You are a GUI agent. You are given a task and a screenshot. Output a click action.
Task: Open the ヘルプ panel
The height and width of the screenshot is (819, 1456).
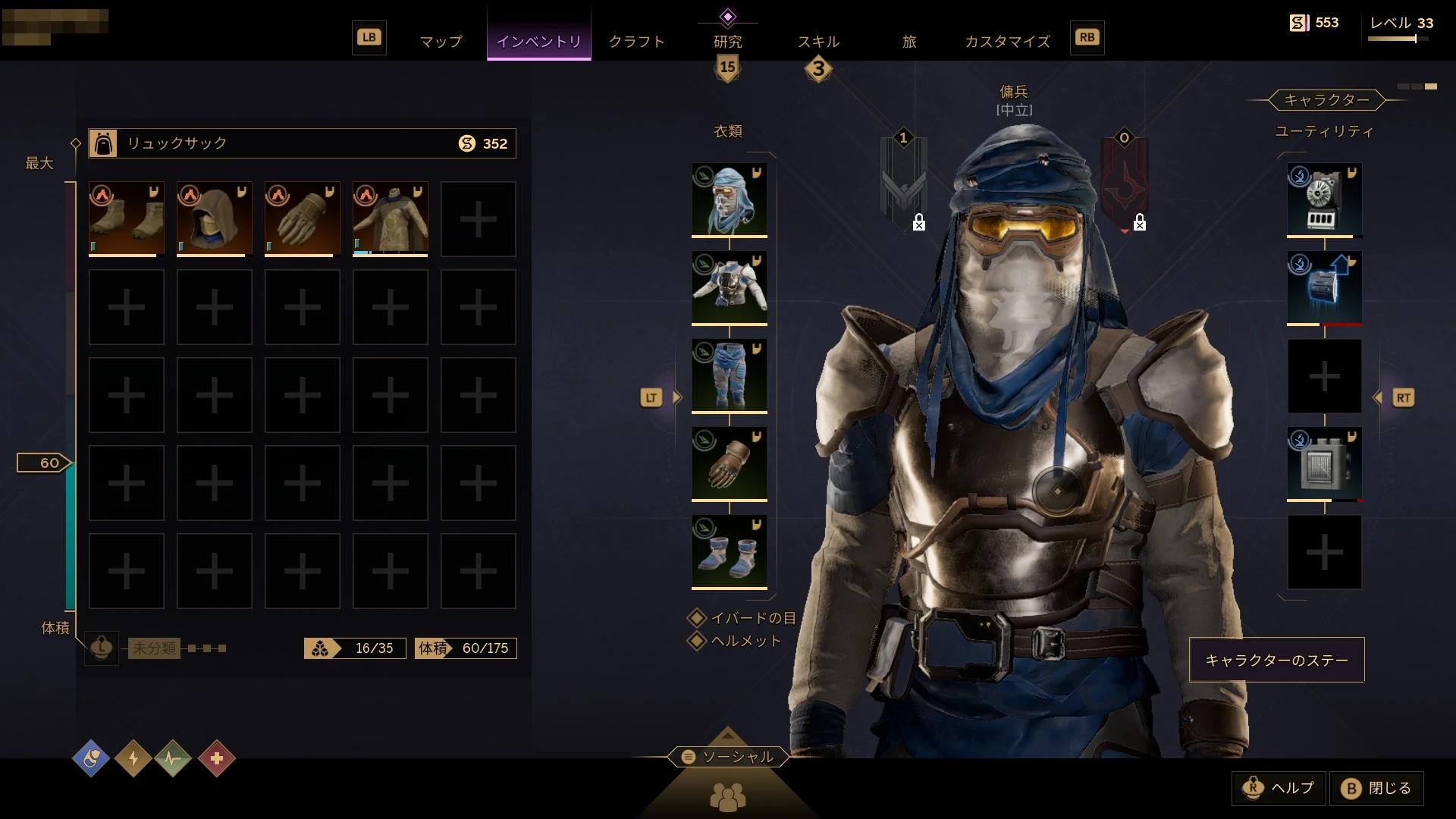click(1279, 789)
